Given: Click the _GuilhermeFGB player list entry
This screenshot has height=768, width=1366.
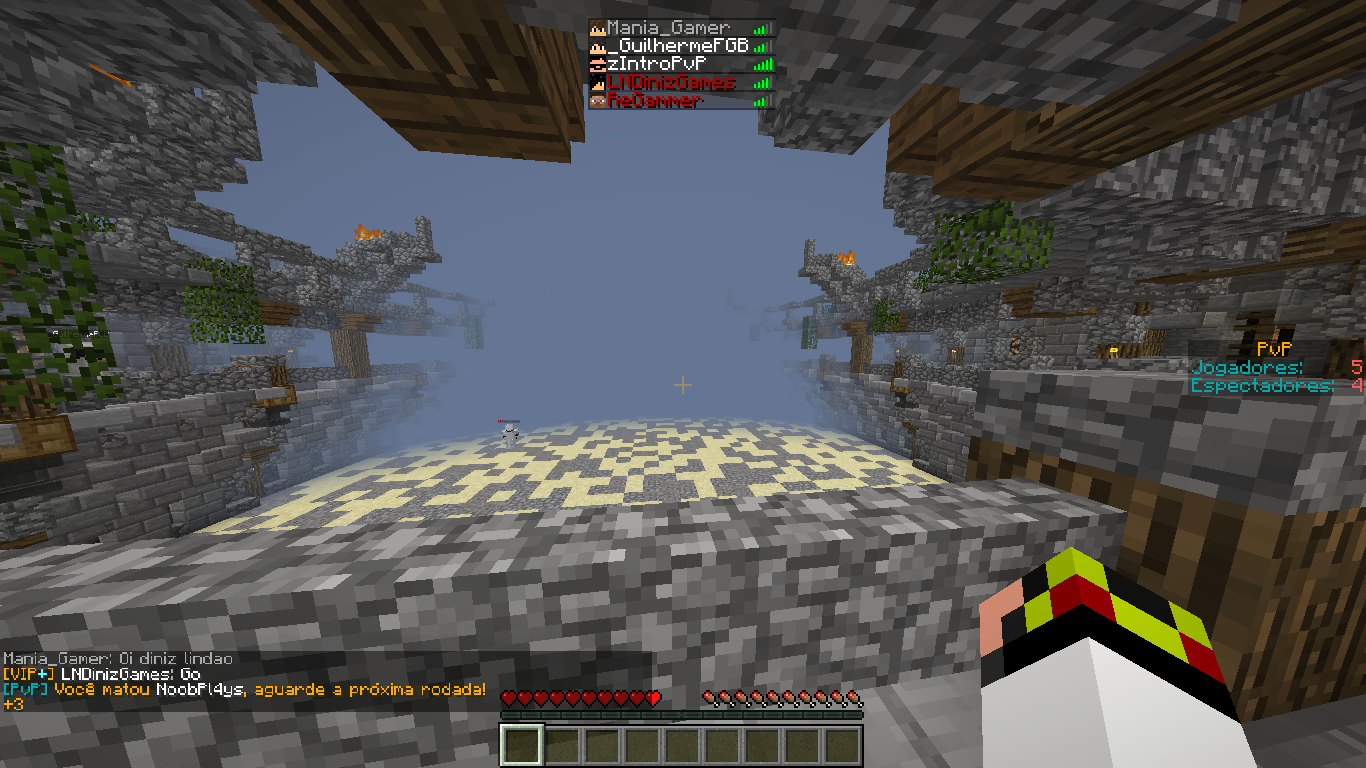Looking at the screenshot, I should 677,46.
